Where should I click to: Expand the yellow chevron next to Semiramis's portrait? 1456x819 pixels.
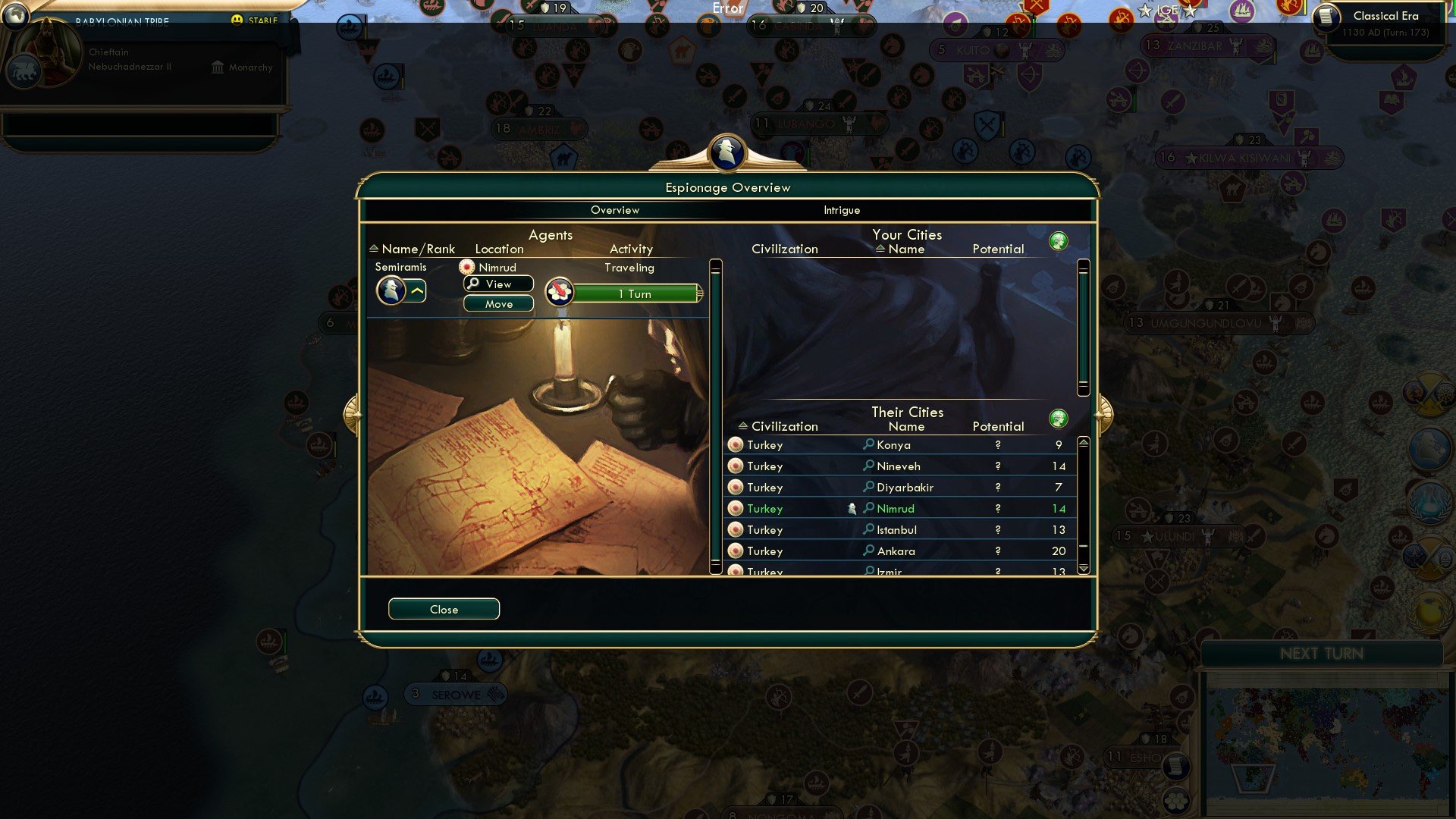(416, 290)
